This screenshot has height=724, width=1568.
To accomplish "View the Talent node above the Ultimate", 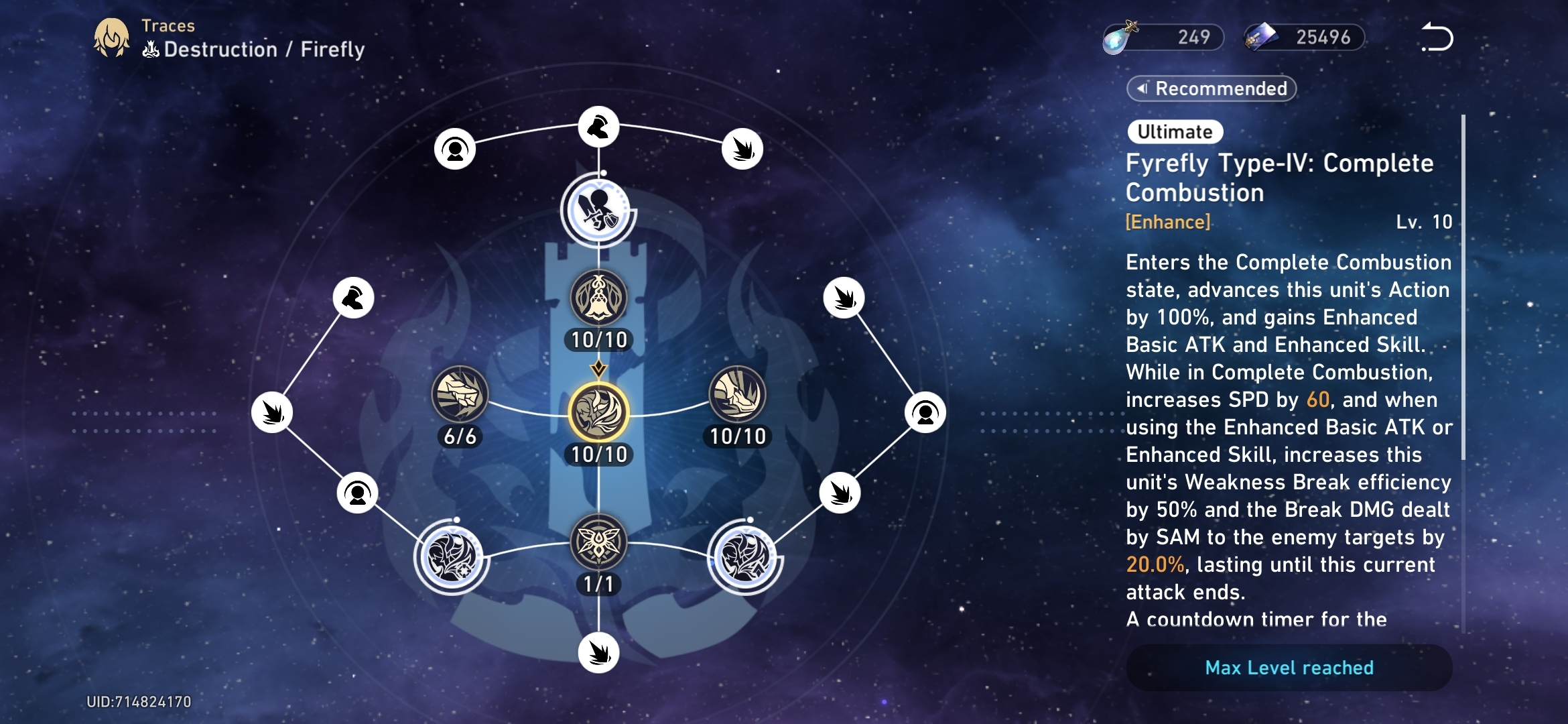I will pos(598,298).
